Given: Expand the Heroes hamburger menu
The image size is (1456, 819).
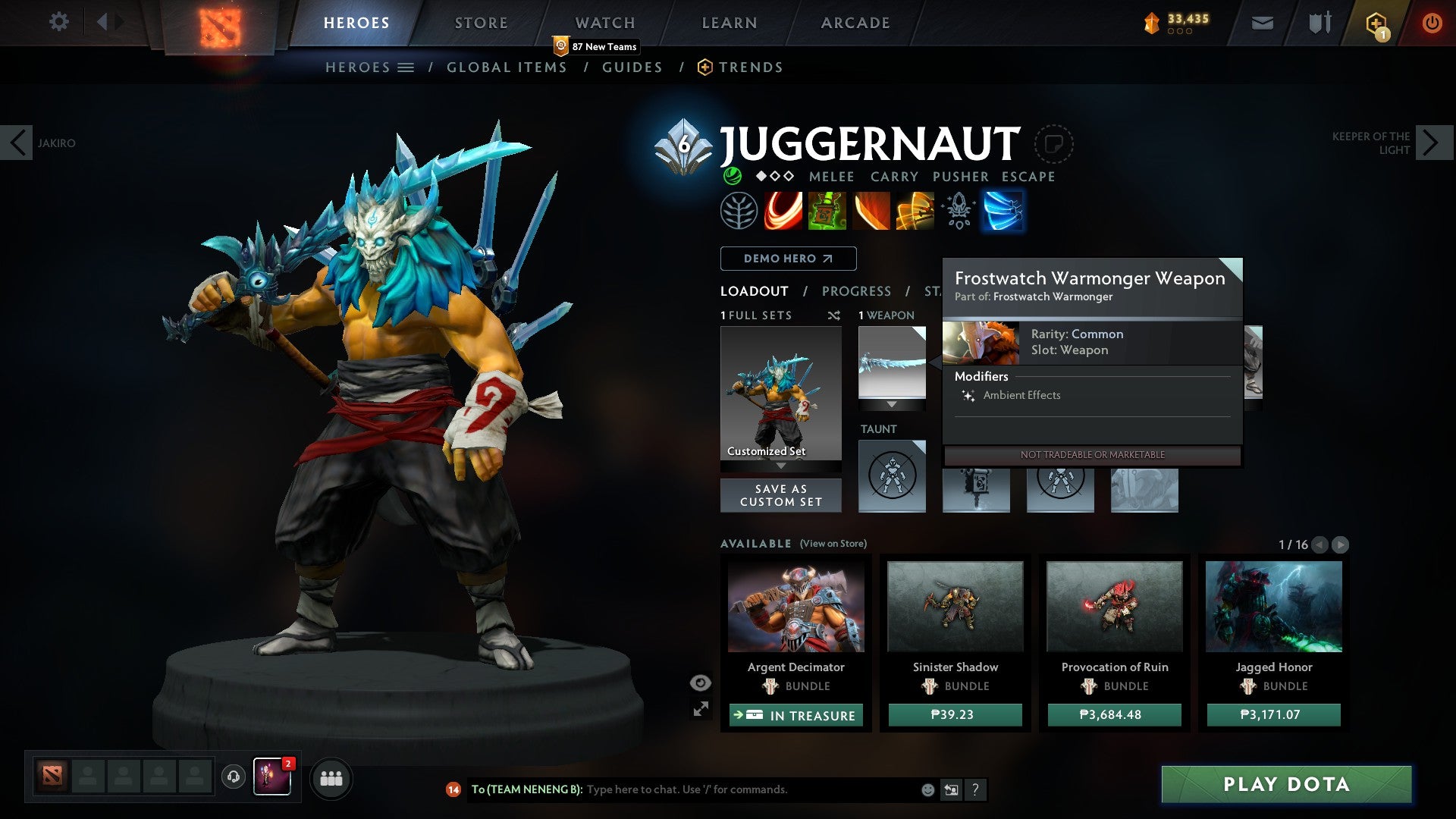Looking at the screenshot, I should click(x=406, y=67).
